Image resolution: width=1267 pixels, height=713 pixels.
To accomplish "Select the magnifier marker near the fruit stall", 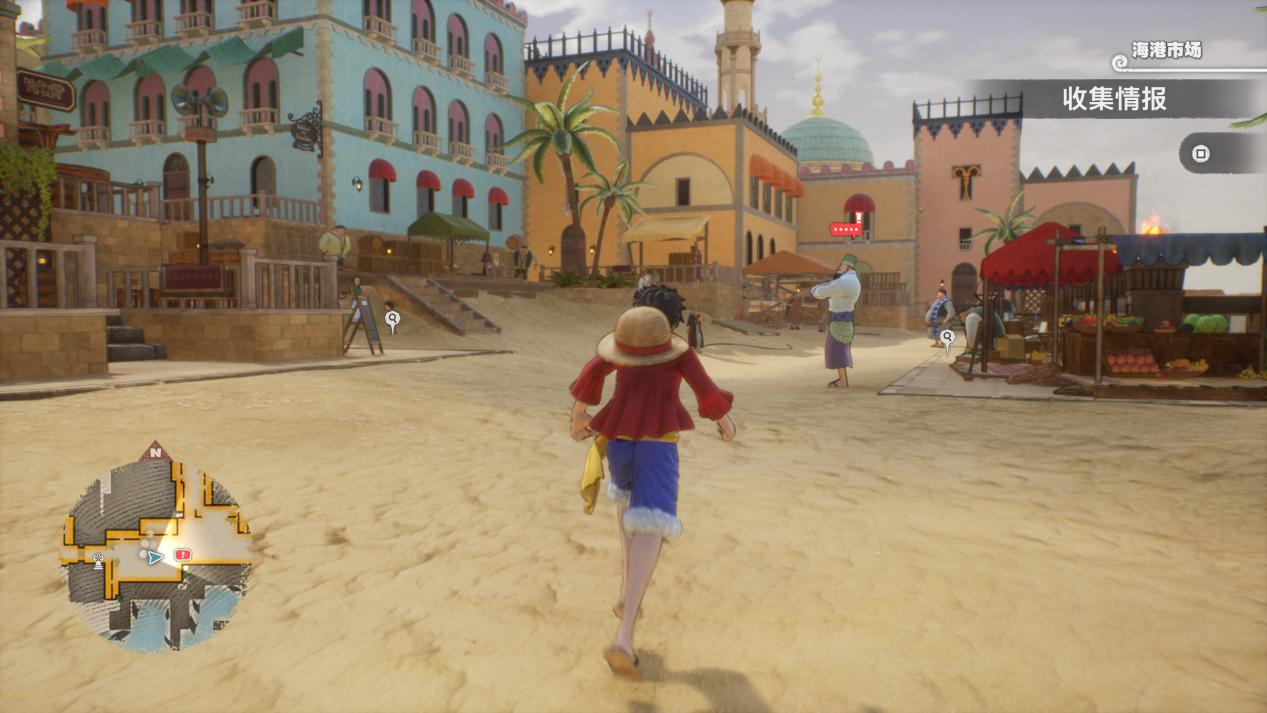I will pyautogui.click(x=947, y=336).
